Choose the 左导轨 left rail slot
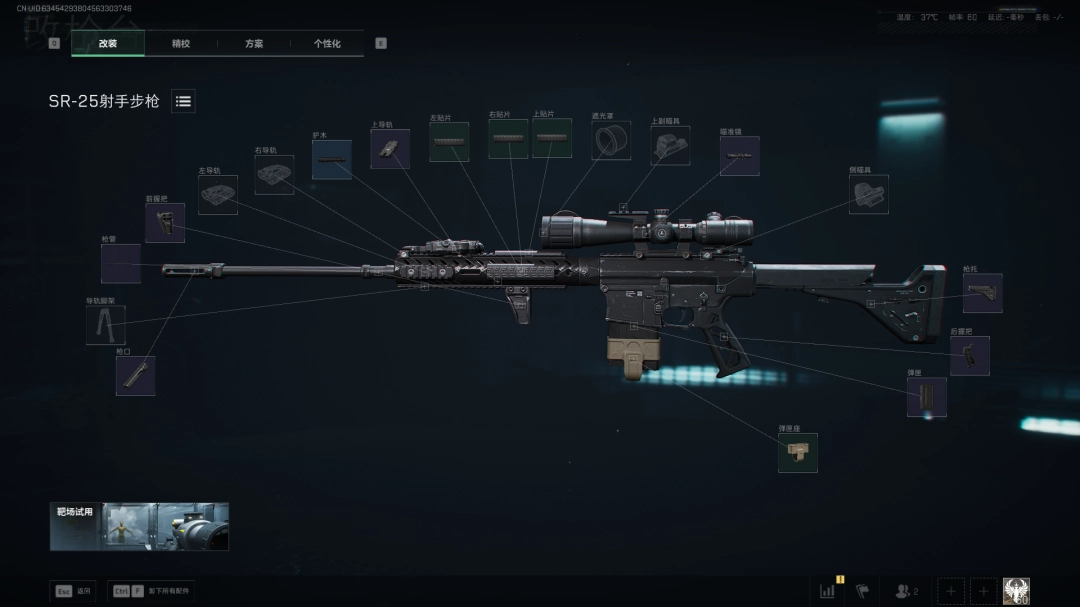Screen dimensions: 1080x607 217,195
